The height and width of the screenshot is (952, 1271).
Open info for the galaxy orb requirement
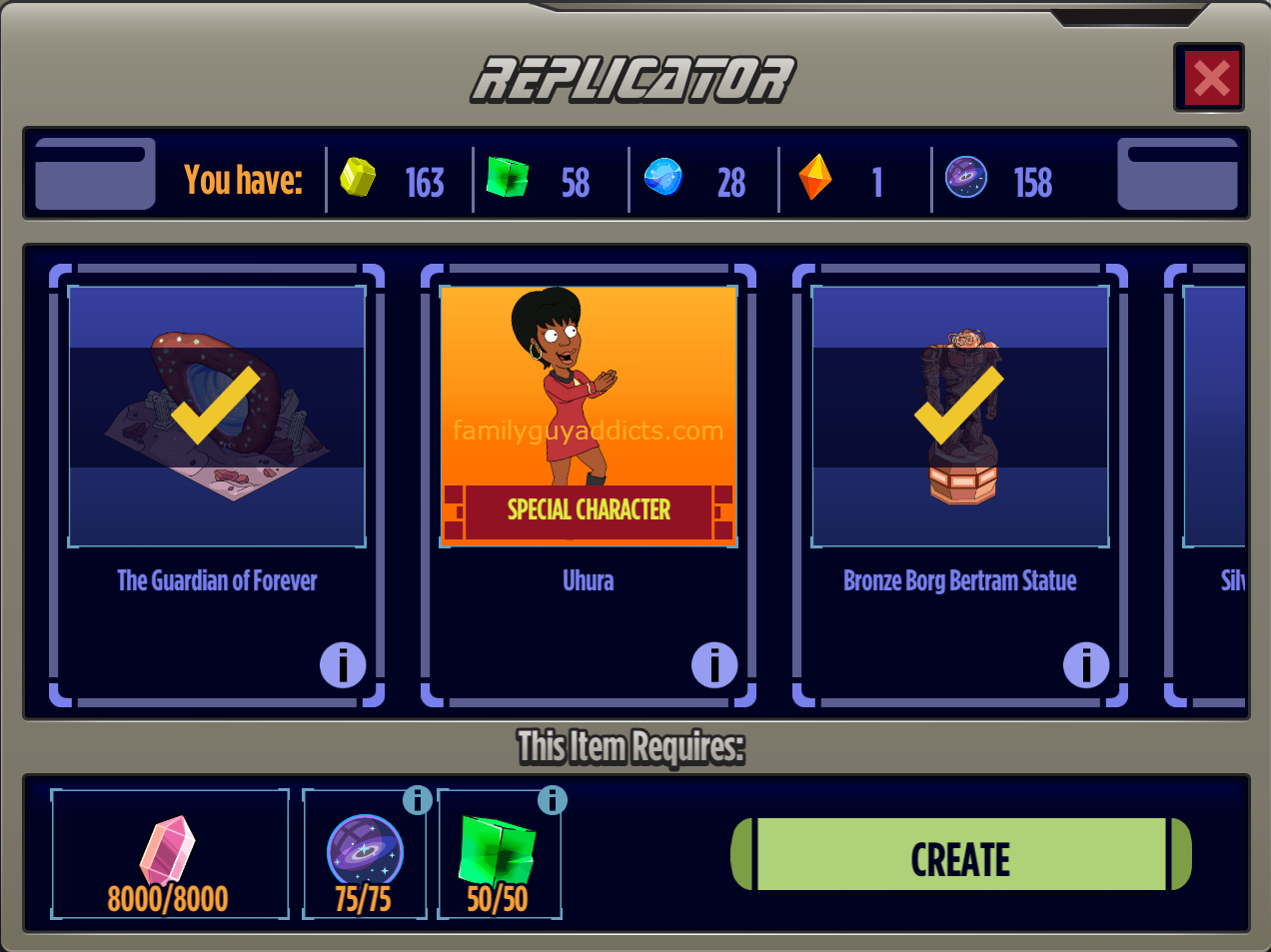(418, 800)
